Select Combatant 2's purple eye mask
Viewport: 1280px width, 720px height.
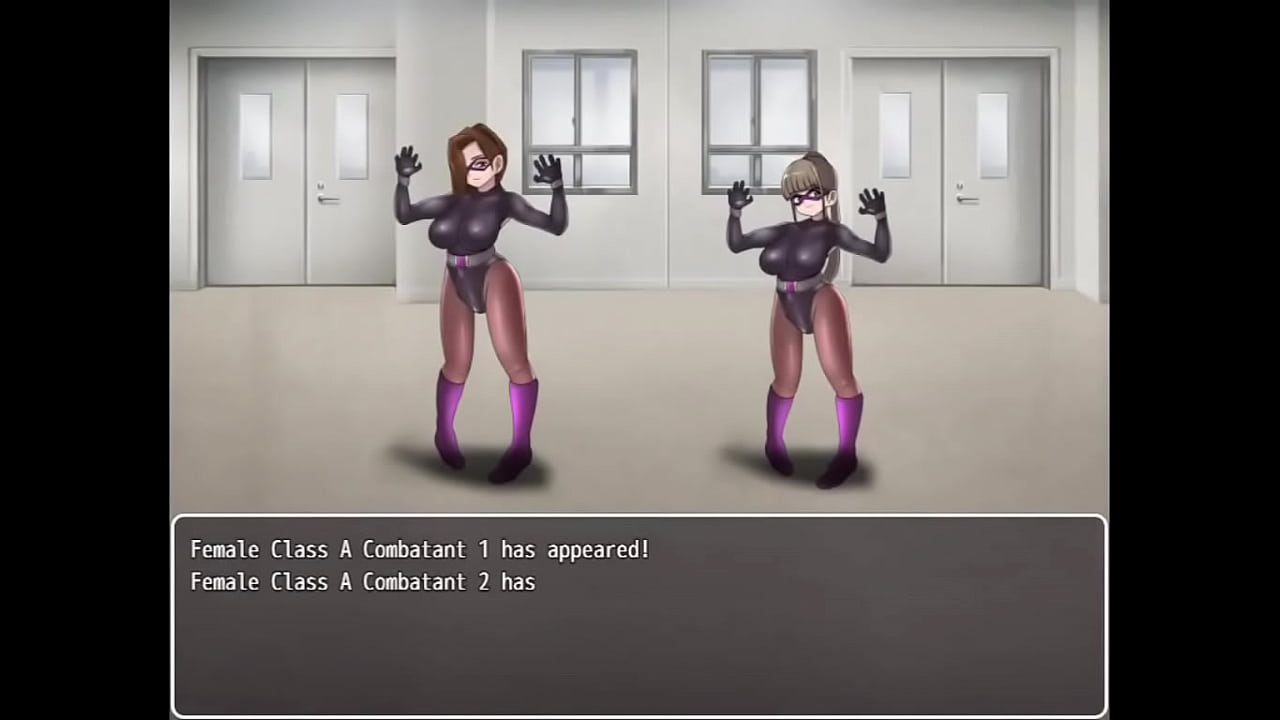pos(808,198)
